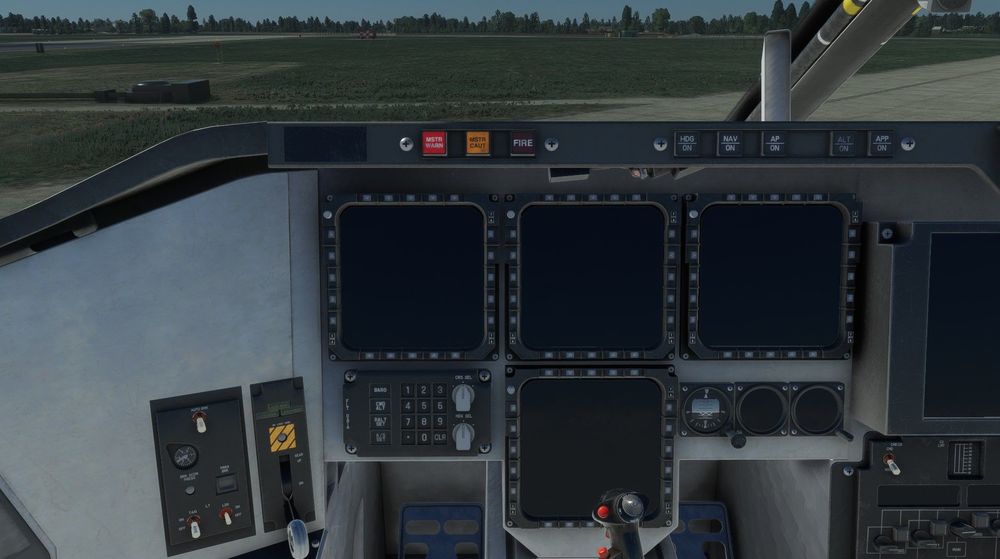Click the amber MSTR CAUT button

pyautogui.click(x=478, y=143)
